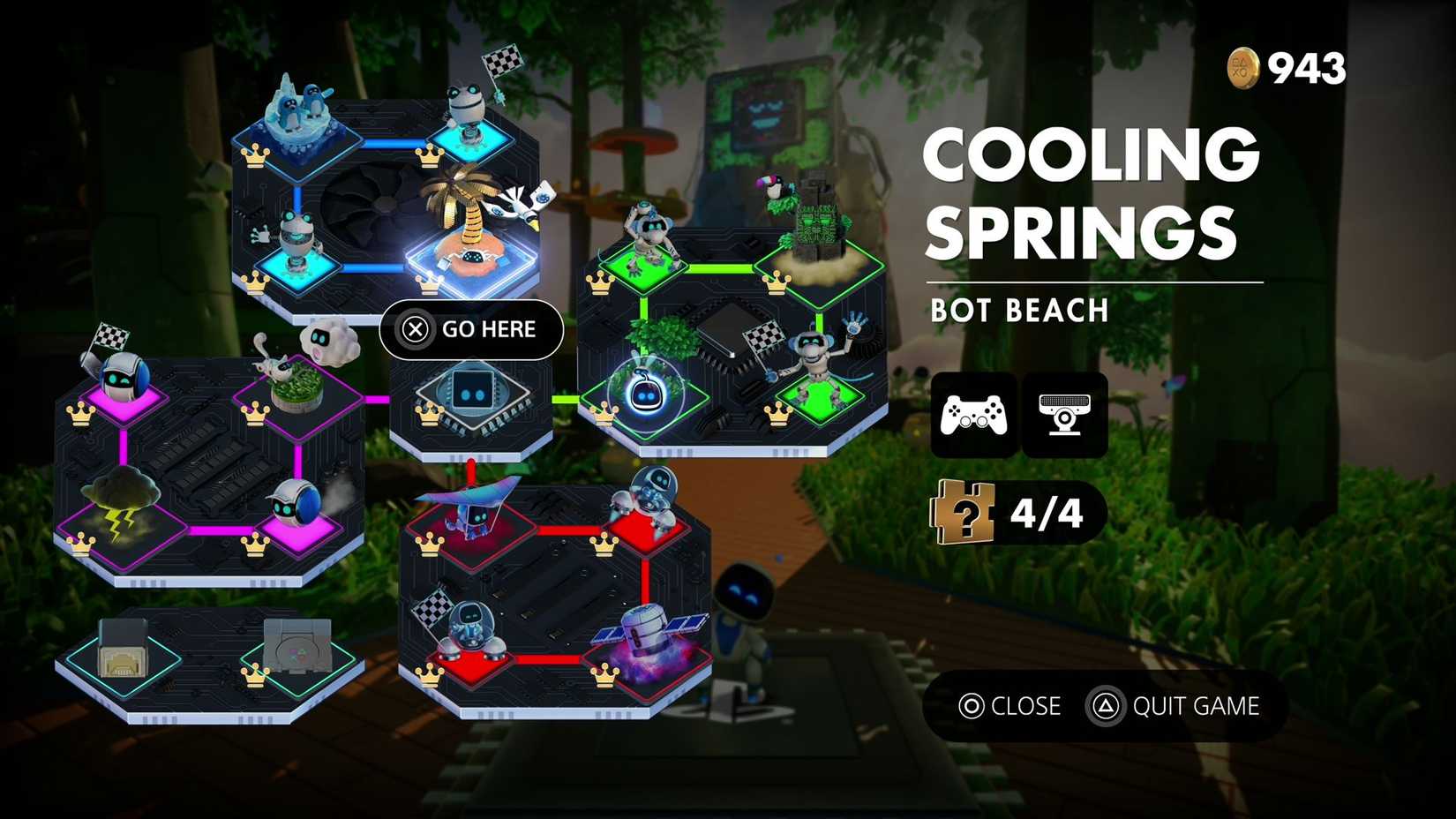Select the PlayStation camera icon

pyautogui.click(x=1065, y=415)
